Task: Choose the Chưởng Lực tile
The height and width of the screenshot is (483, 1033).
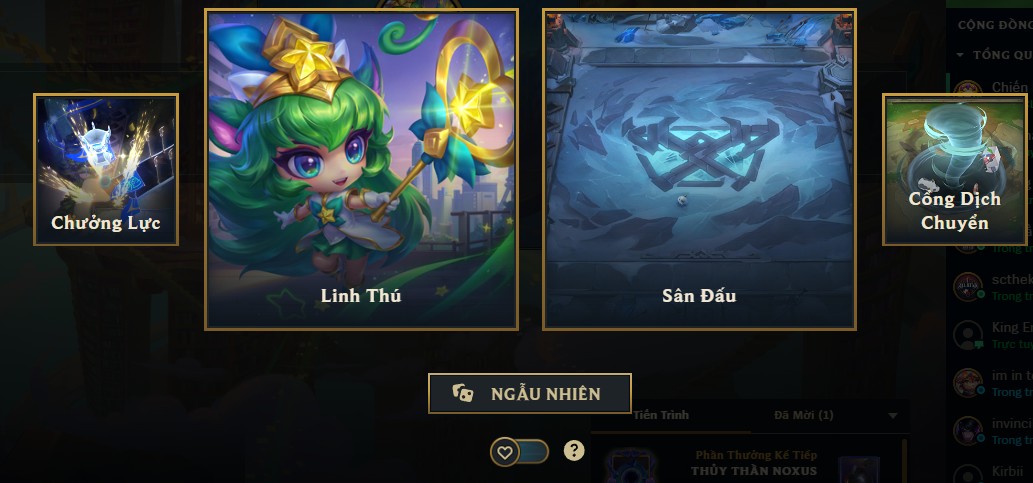Action: click(x=106, y=169)
